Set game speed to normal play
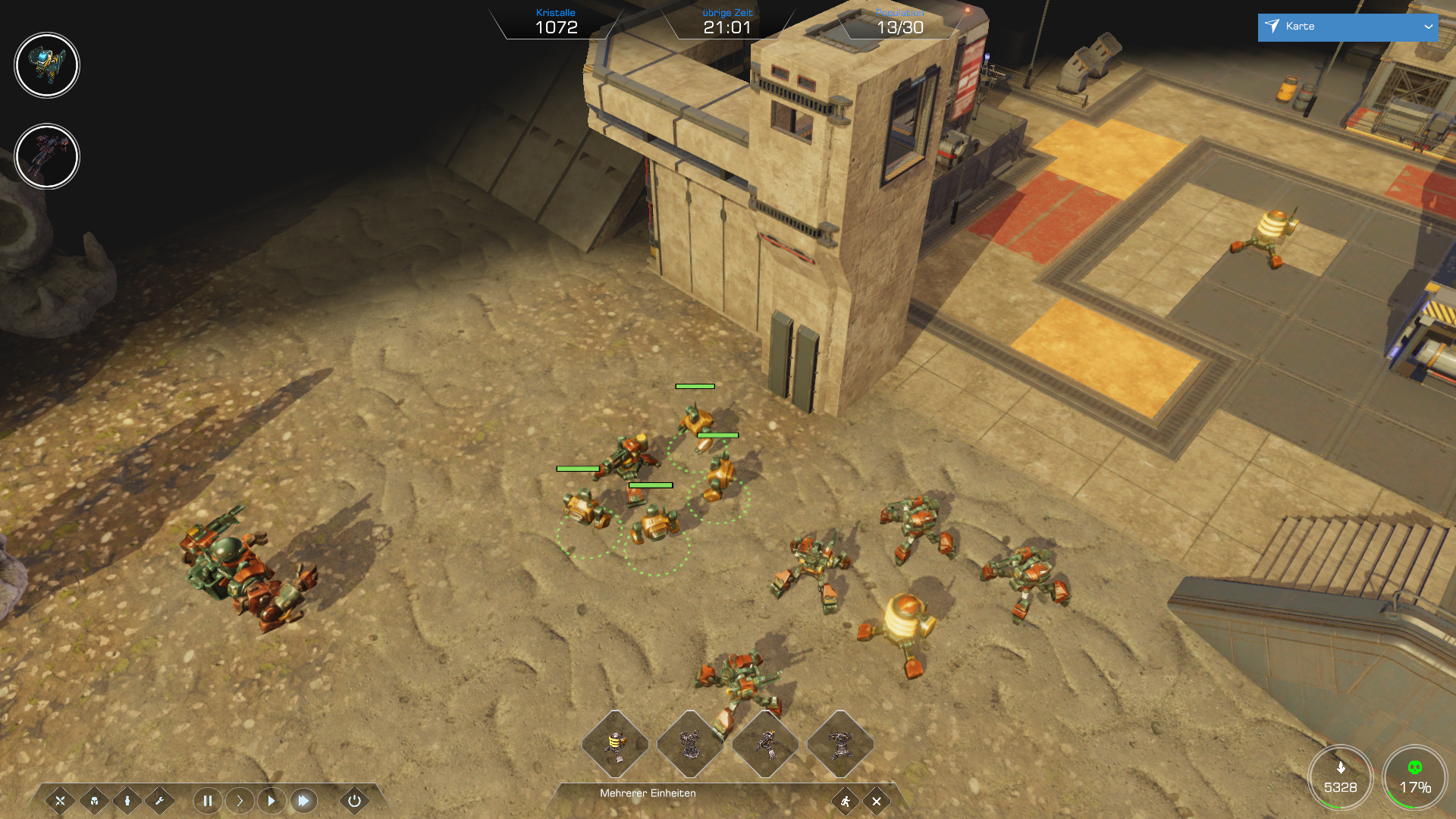1456x819 pixels. [271, 801]
